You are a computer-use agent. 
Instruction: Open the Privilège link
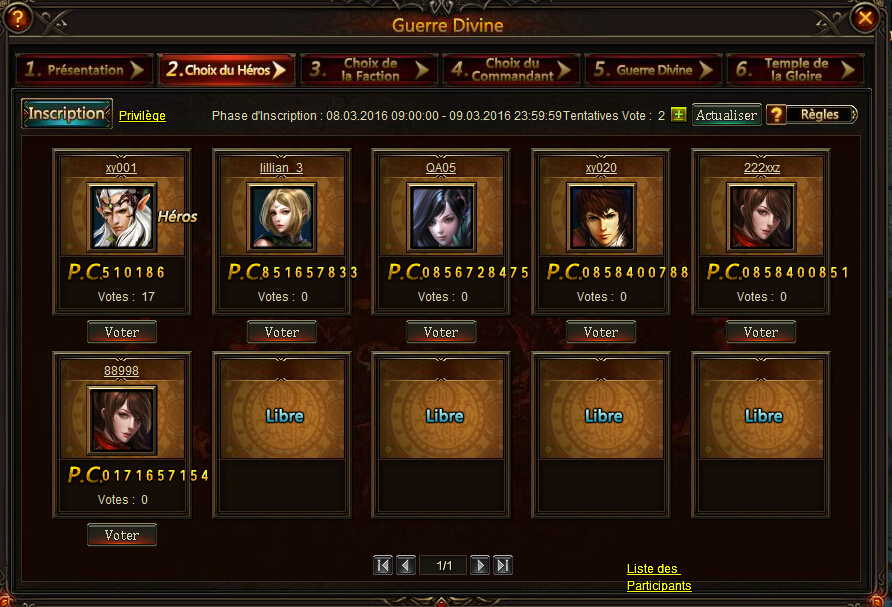click(142, 116)
